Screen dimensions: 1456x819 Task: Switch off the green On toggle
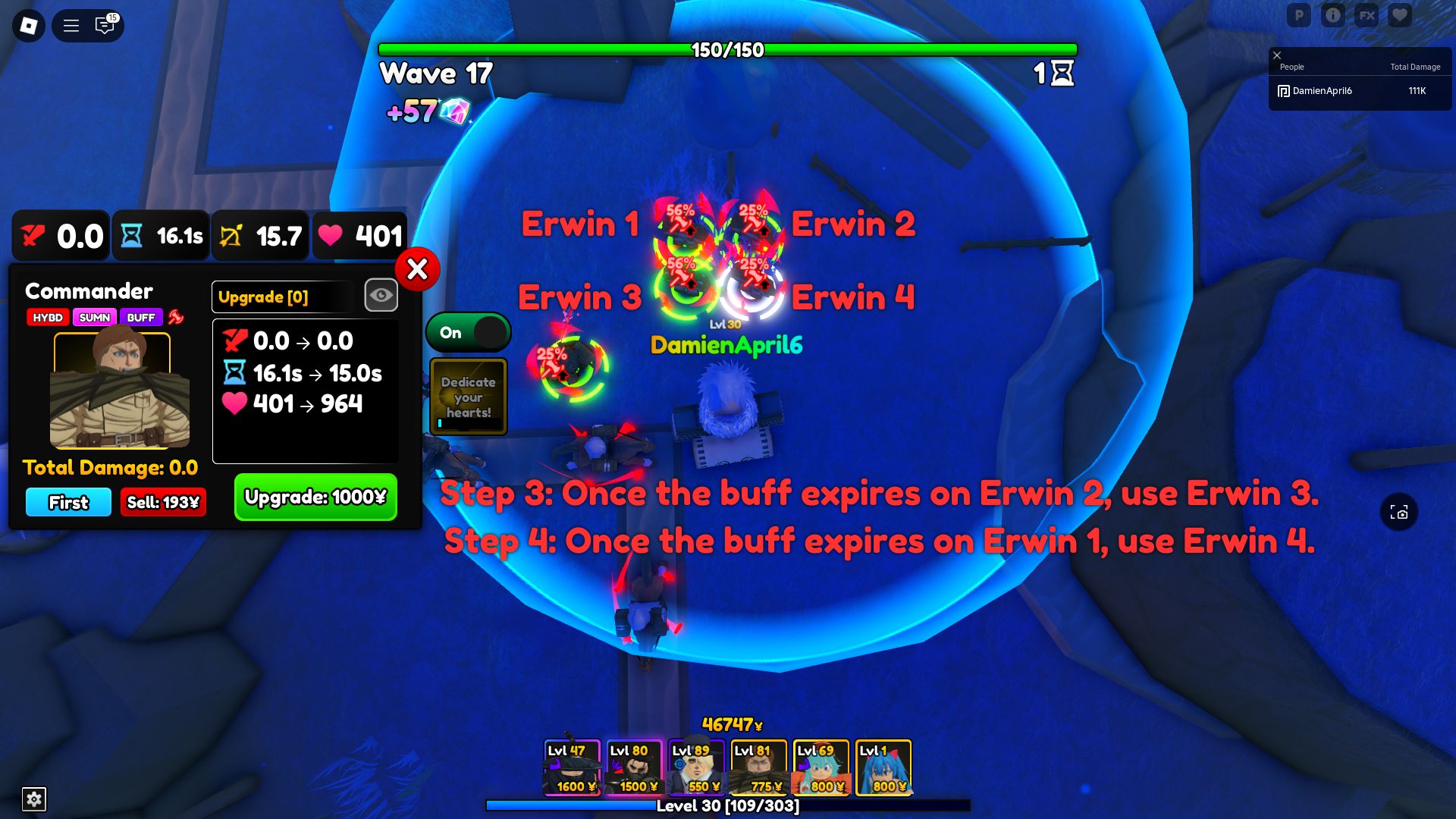[x=468, y=332]
